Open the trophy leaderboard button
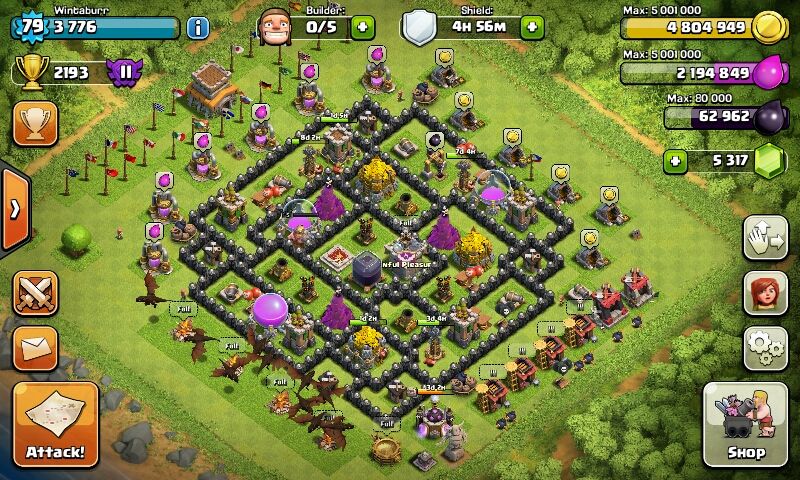The height and width of the screenshot is (480, 800). 35,123
